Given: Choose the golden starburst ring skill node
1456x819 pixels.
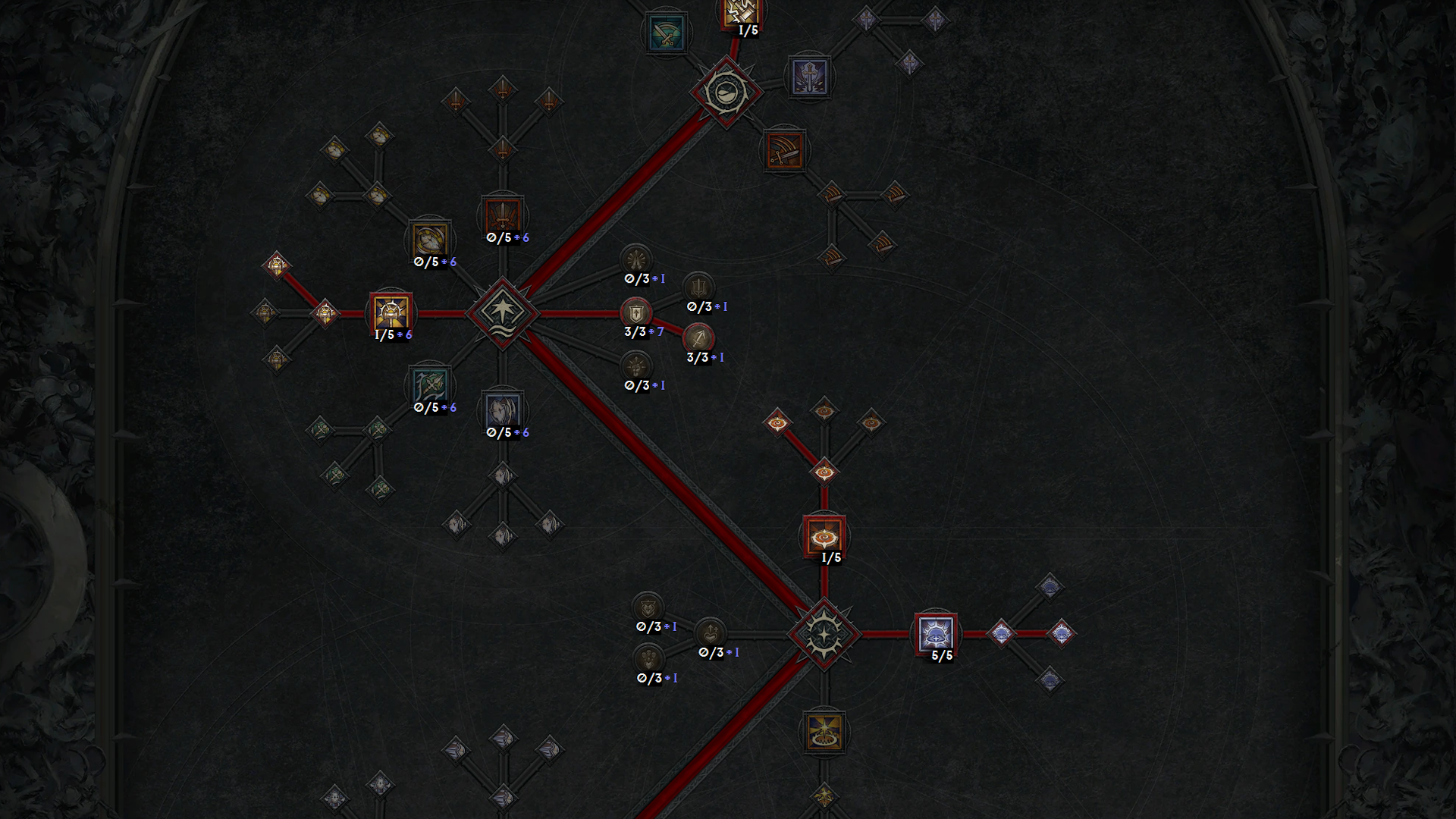Looking at the screenshot, I should click(x=824, y=732).
